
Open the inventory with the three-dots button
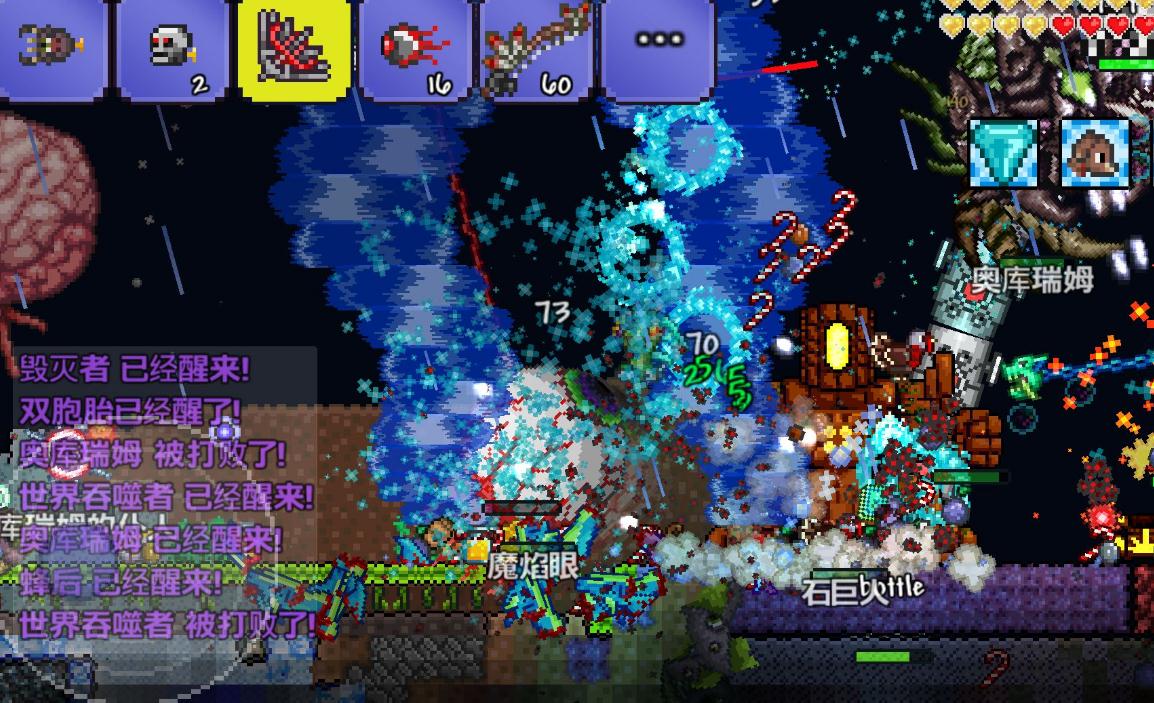tap(659, 42)
